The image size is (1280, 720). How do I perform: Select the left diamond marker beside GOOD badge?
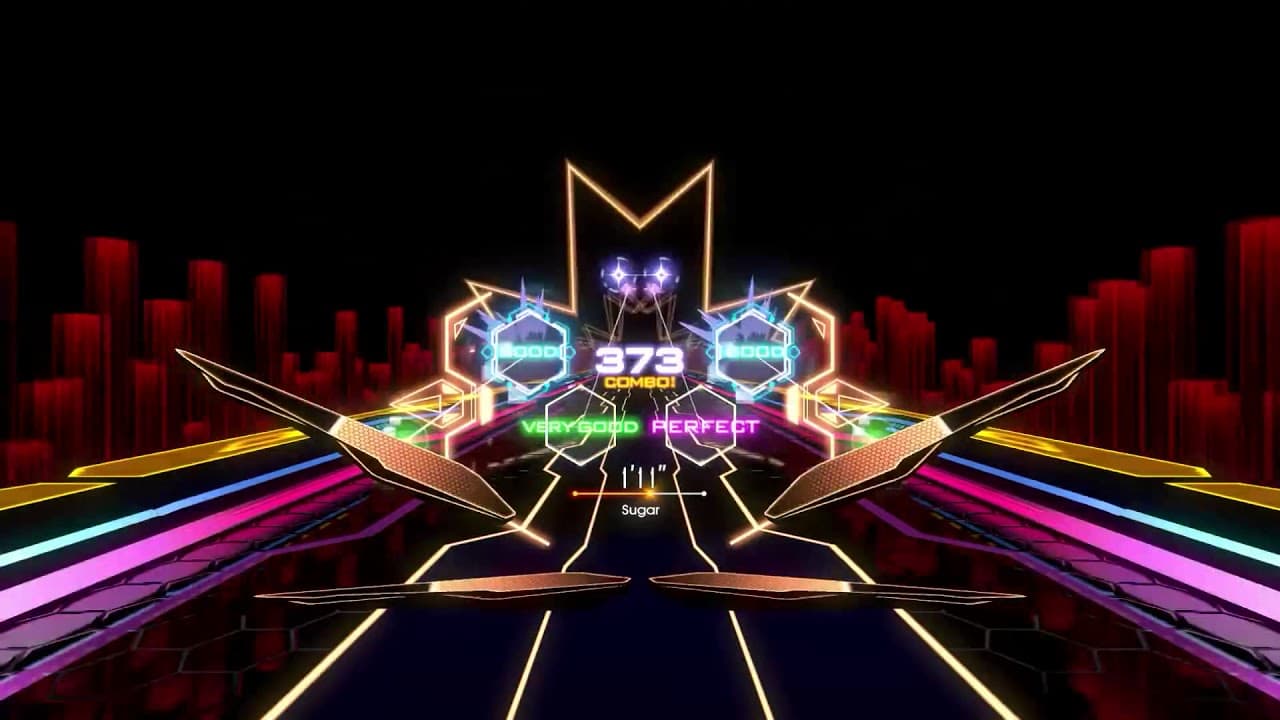[487, 352]
